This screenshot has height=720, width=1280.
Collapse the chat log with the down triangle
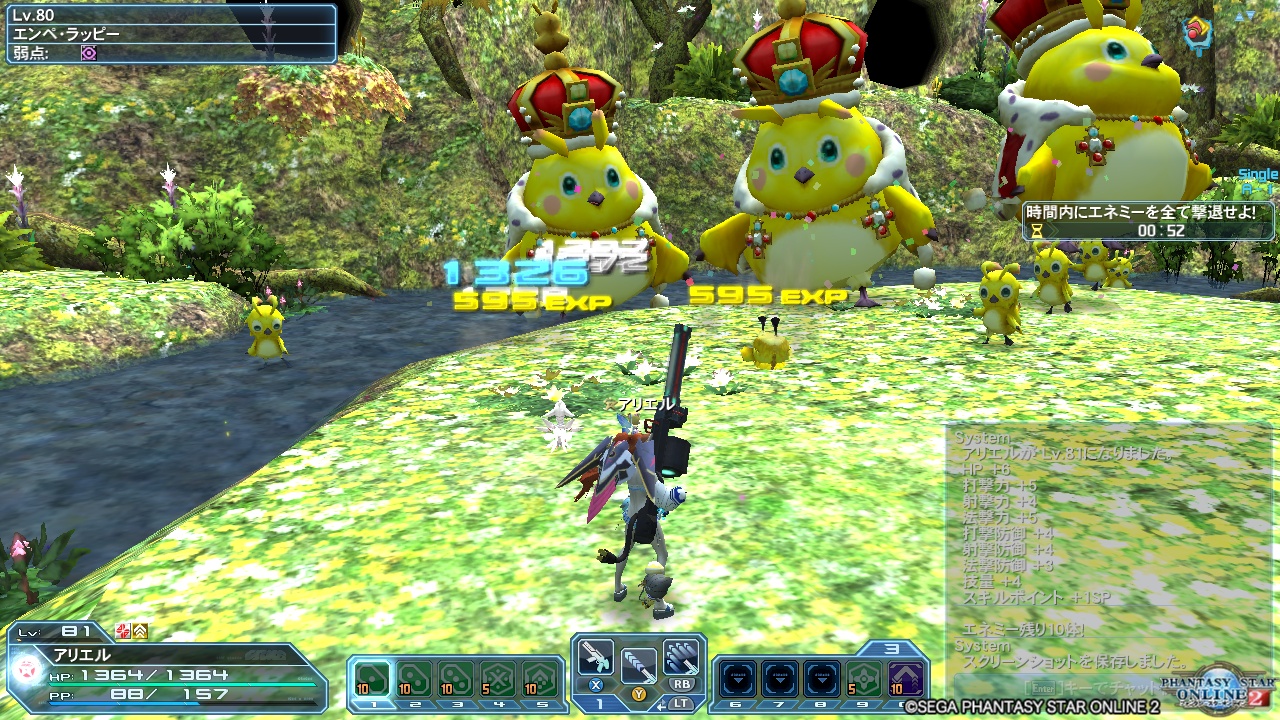[1252, 17]
